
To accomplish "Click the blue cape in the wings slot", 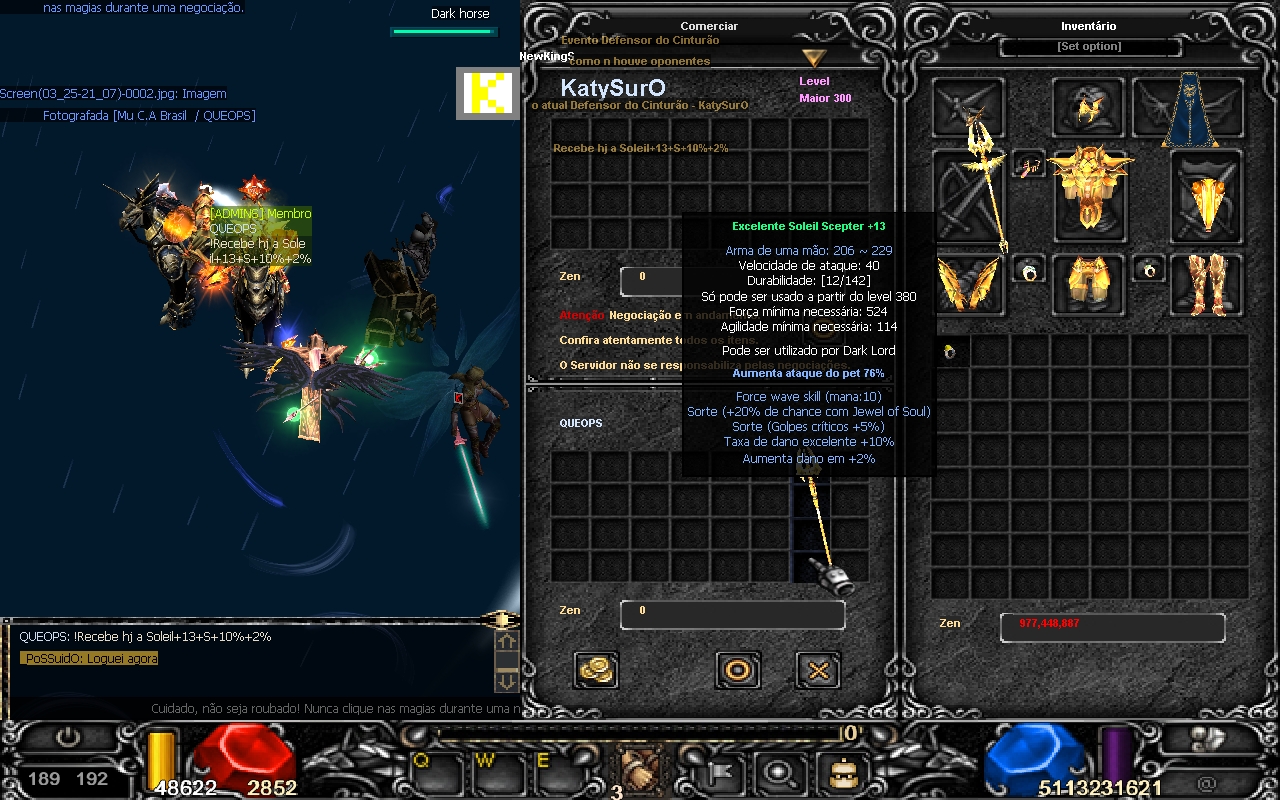I will (1188, 108).
